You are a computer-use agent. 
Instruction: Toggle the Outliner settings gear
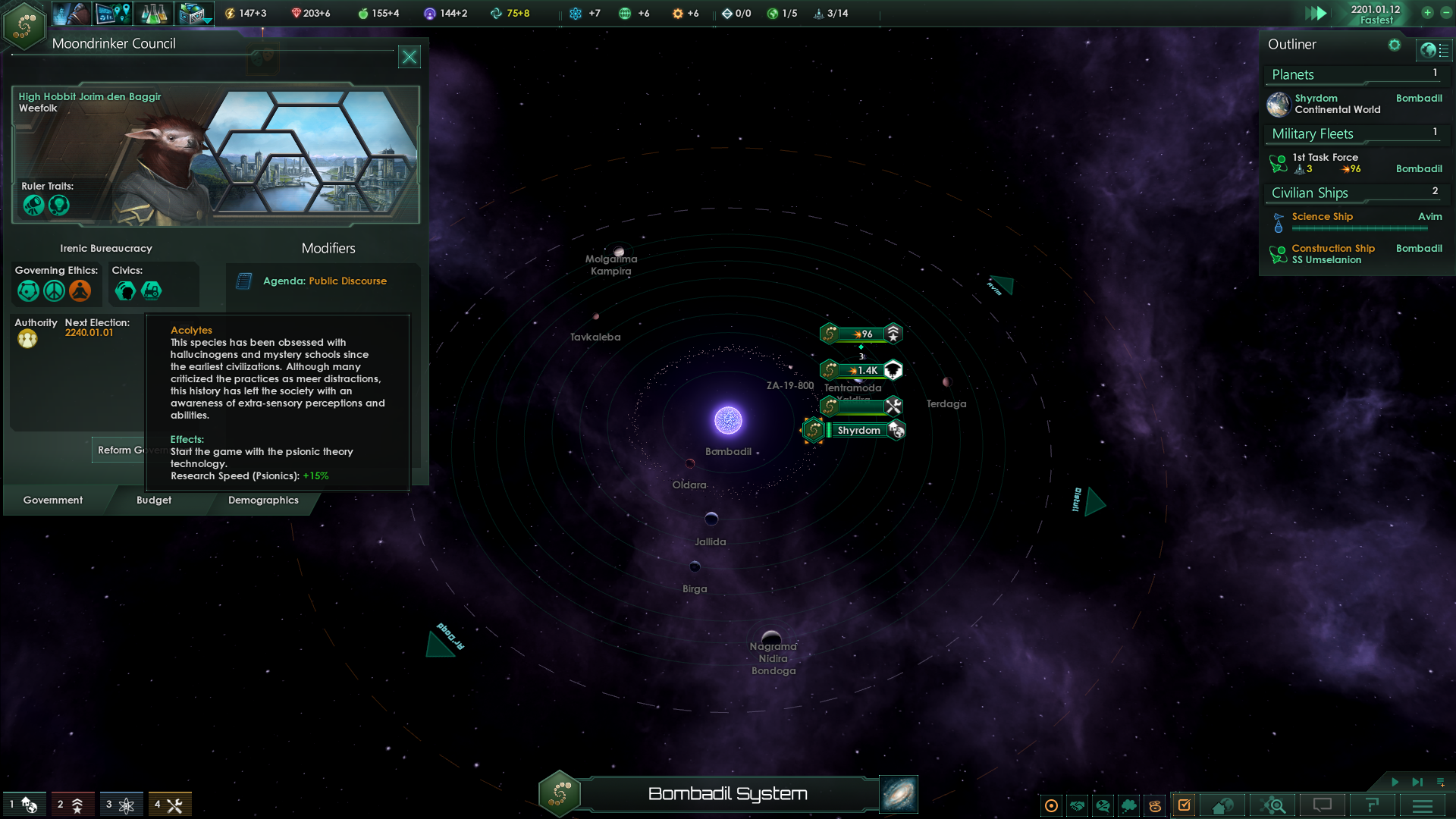1394,45
